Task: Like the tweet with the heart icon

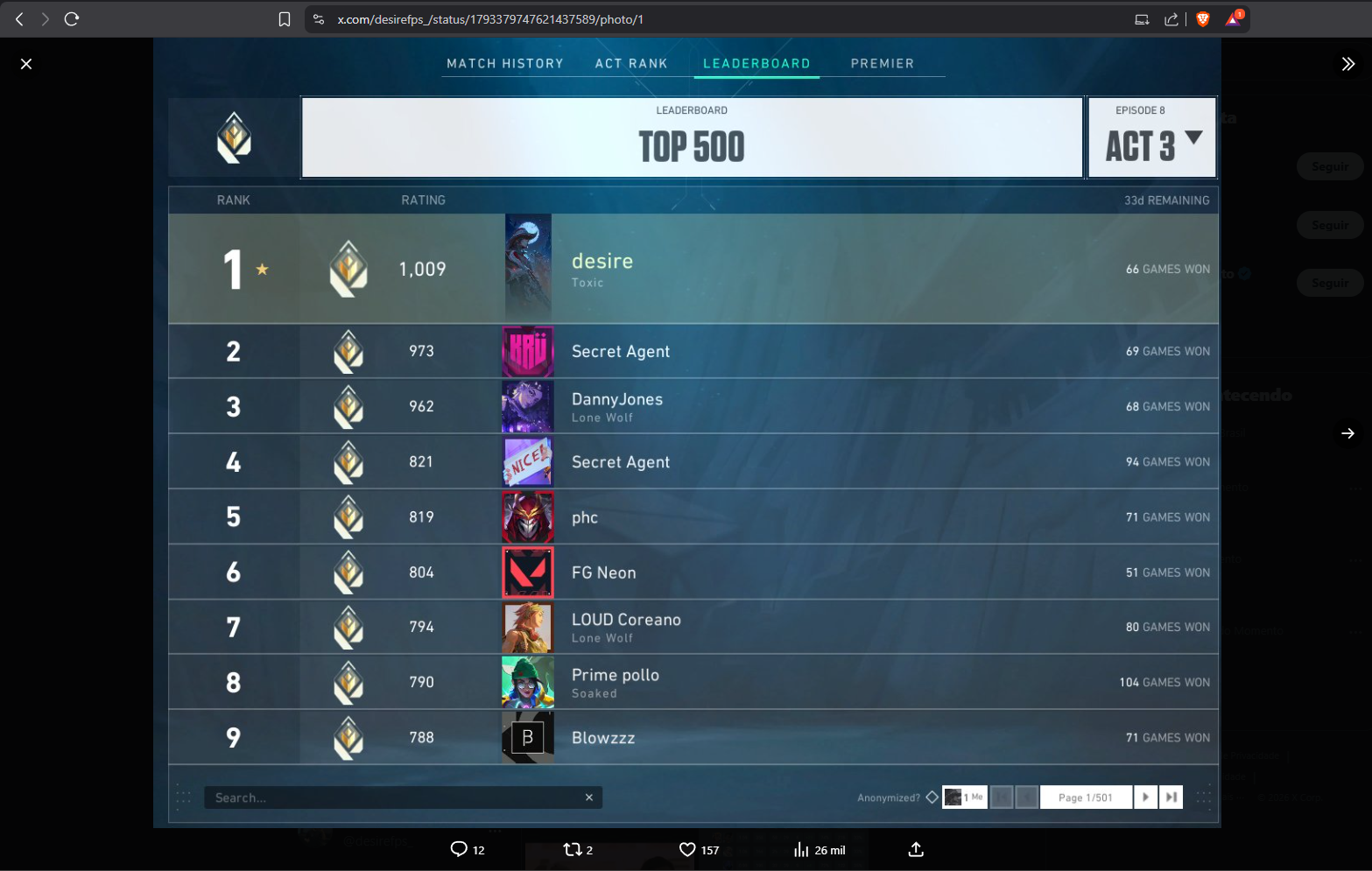Action: click(688, 849)
